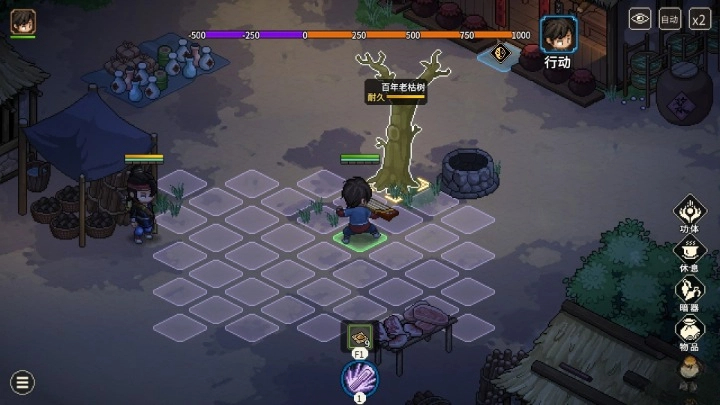Choose the 休息 rest action
This screenshot has height=405, width=720.
coord(689,251)
